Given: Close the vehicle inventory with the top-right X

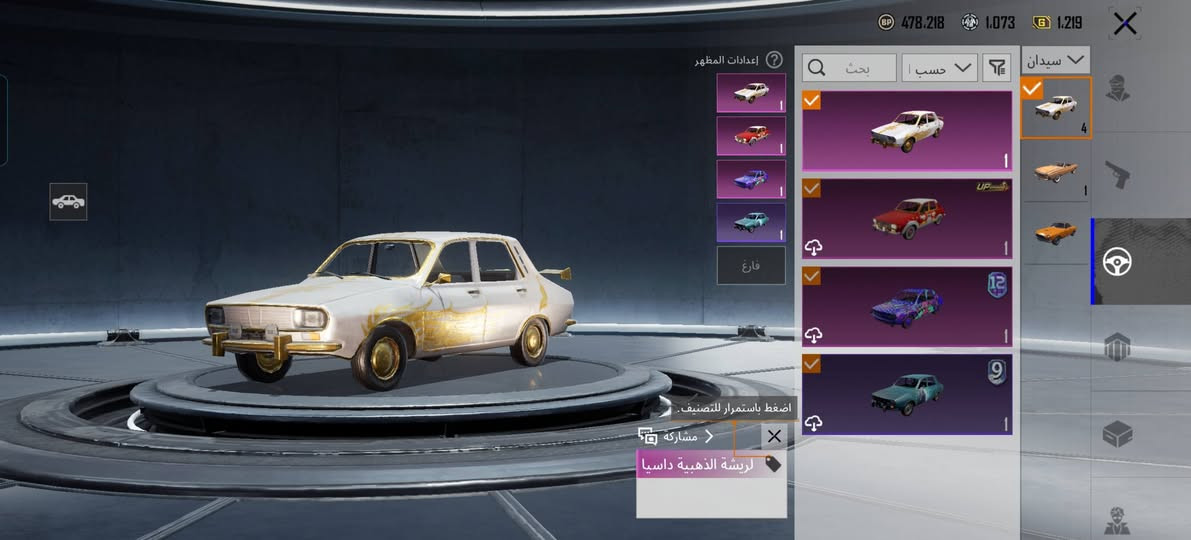Looking at the screenshot, I should (1124, 24).
